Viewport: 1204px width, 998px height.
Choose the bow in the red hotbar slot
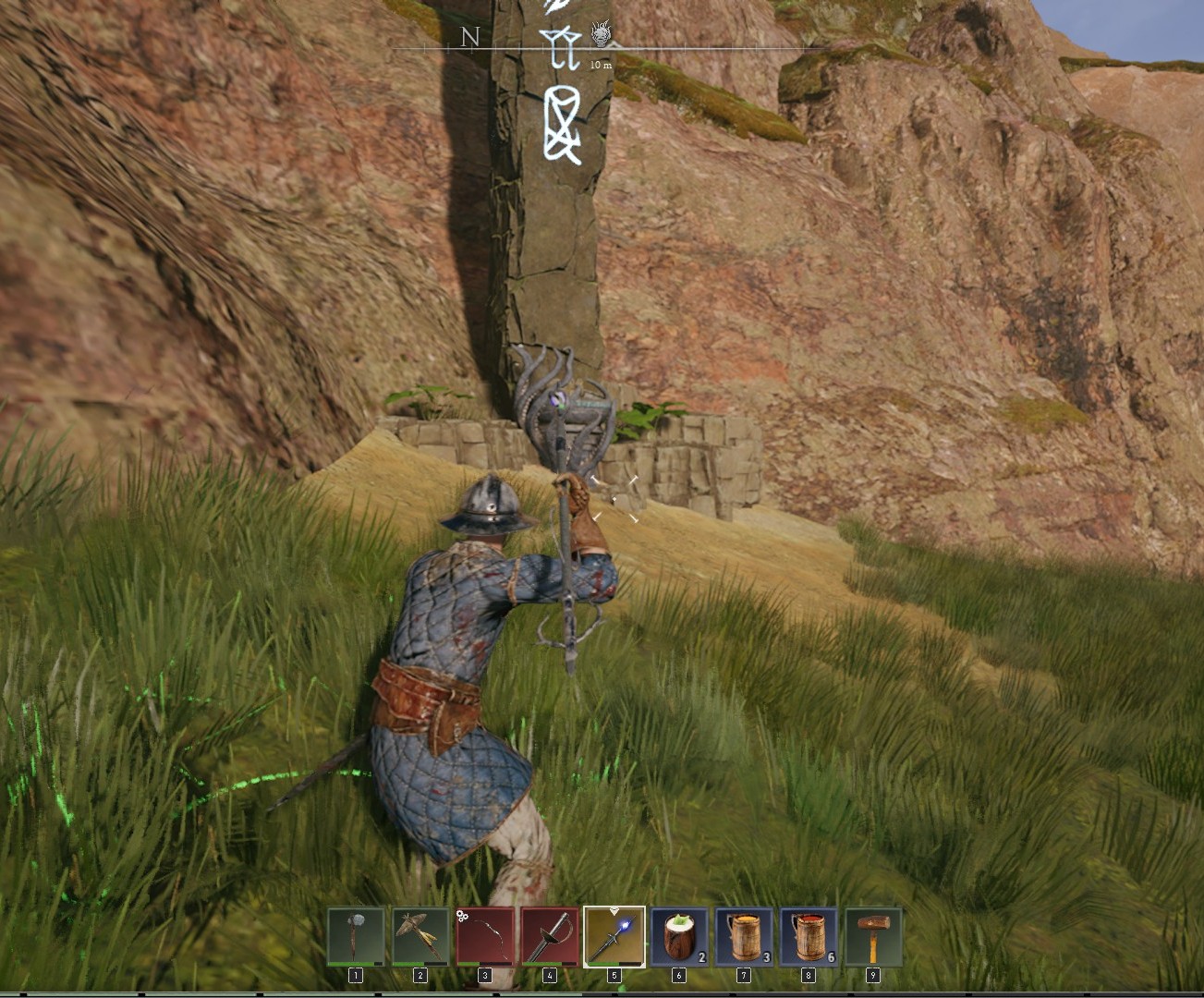pyautogui.click(x=485, y=937)
